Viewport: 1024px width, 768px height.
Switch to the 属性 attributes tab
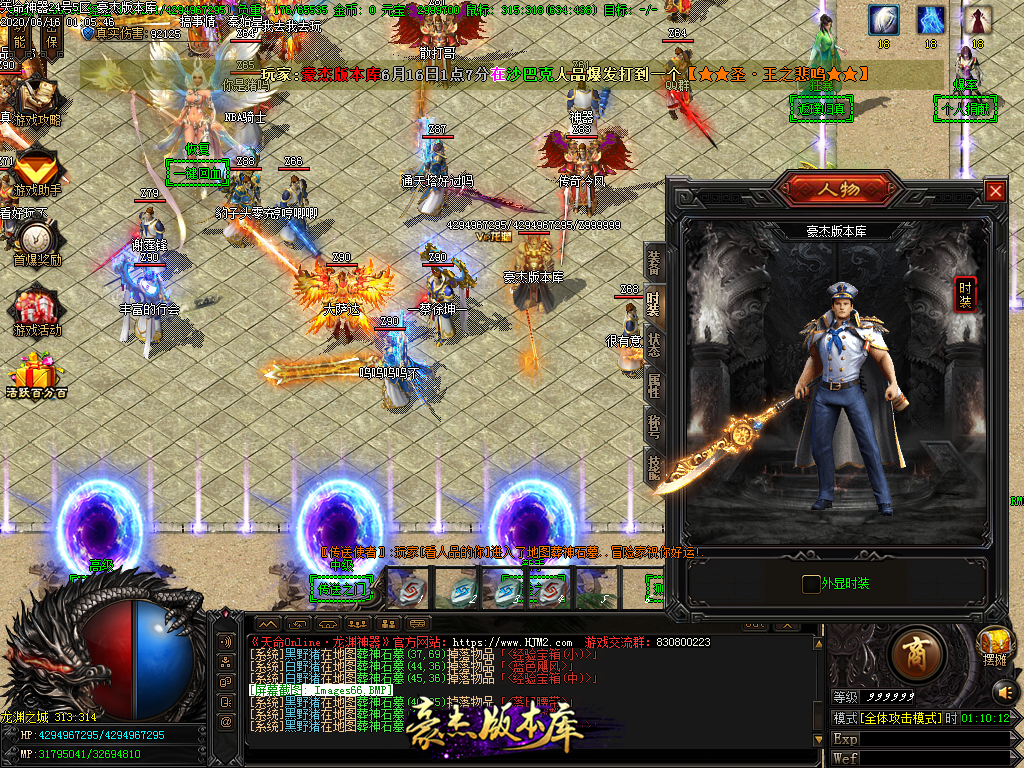(x=654, y=385)
